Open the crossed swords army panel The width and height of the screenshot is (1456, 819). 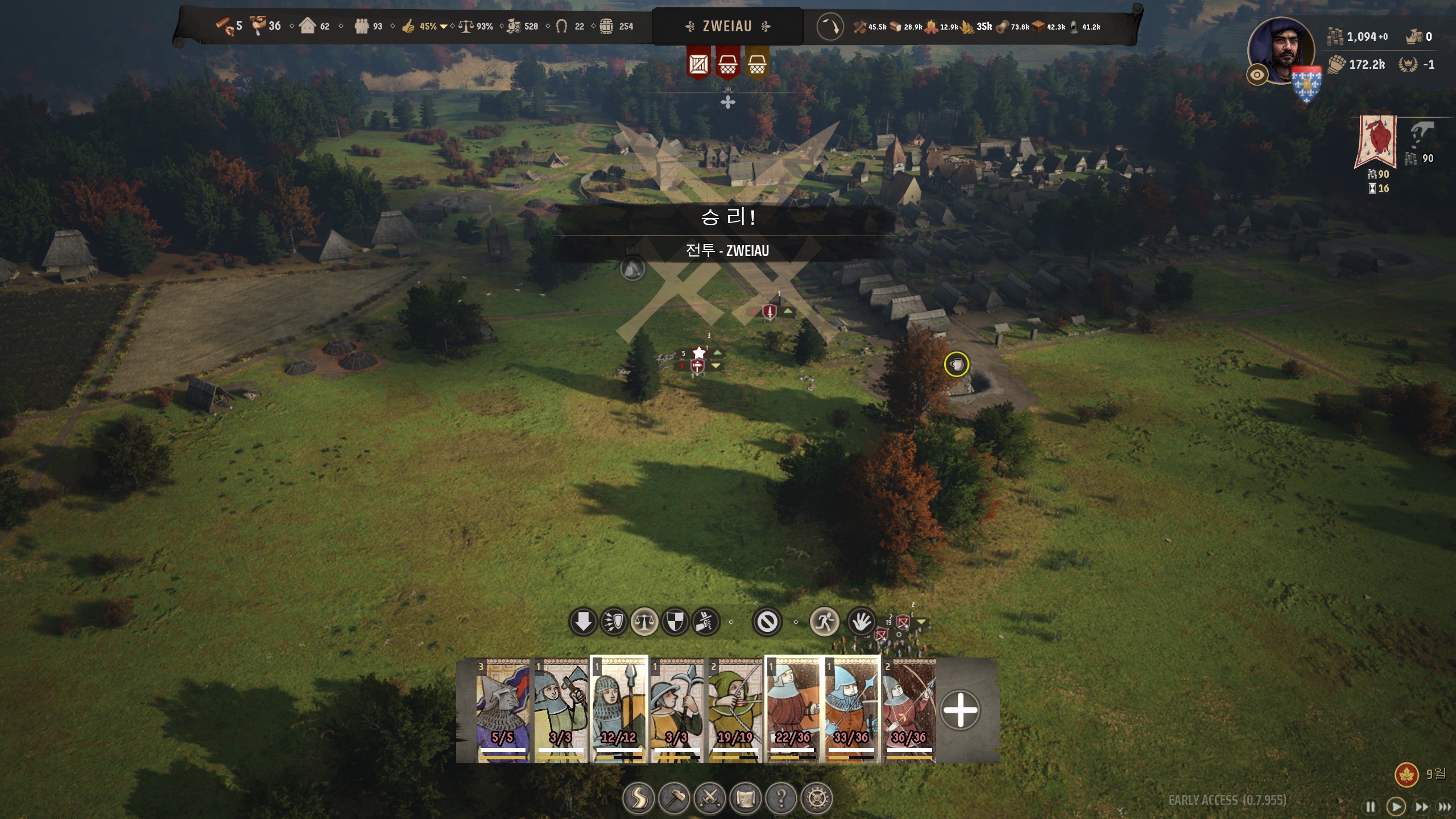tap(710, 799)
